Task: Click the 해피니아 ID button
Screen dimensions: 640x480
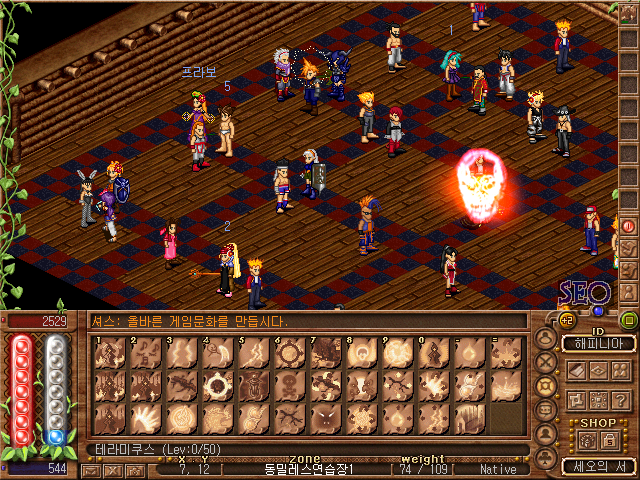Action: coord(598,344)
